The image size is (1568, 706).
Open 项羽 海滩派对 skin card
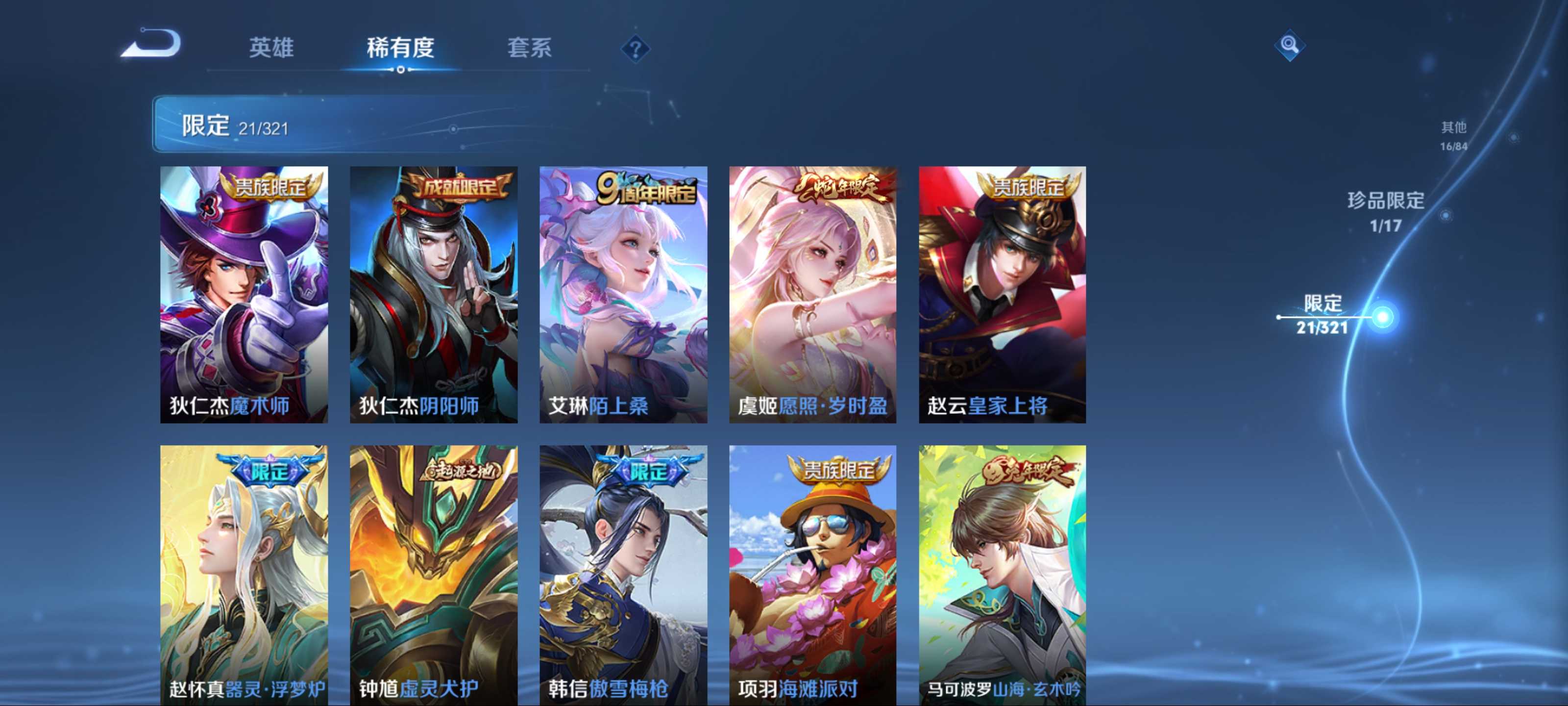click(812, 575)
